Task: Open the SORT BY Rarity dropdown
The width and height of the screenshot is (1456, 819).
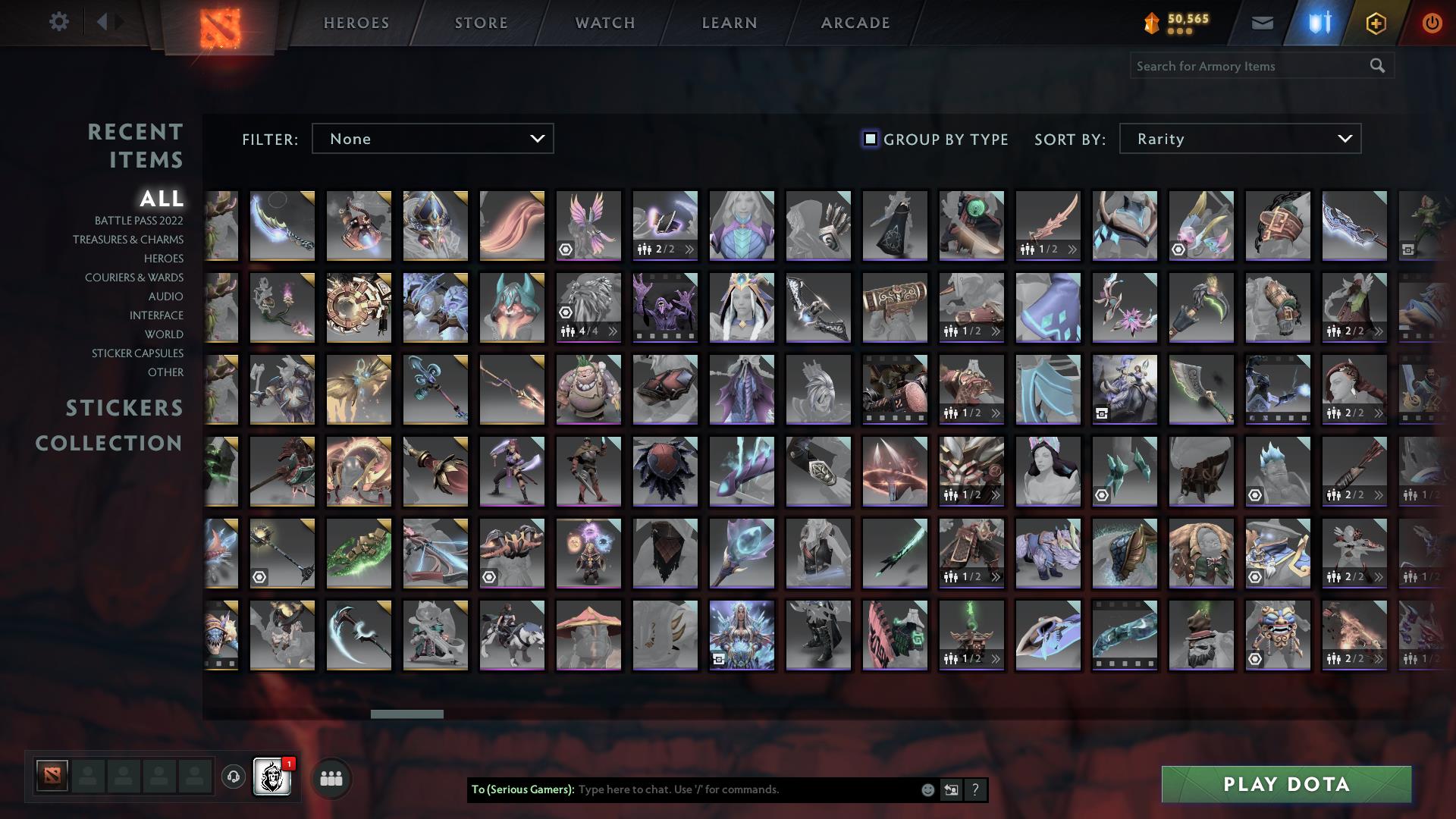Action: pos(1239,139)
